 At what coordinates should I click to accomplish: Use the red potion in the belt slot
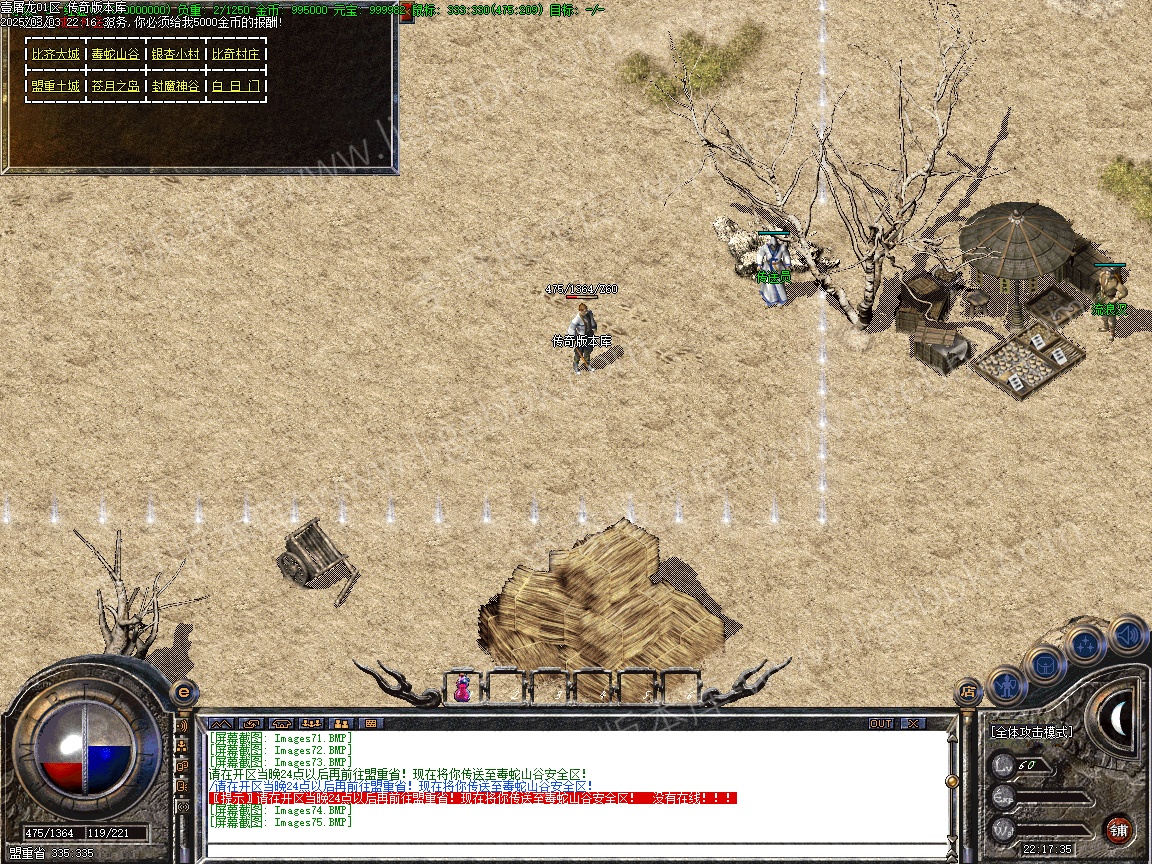tap(462, 688)
